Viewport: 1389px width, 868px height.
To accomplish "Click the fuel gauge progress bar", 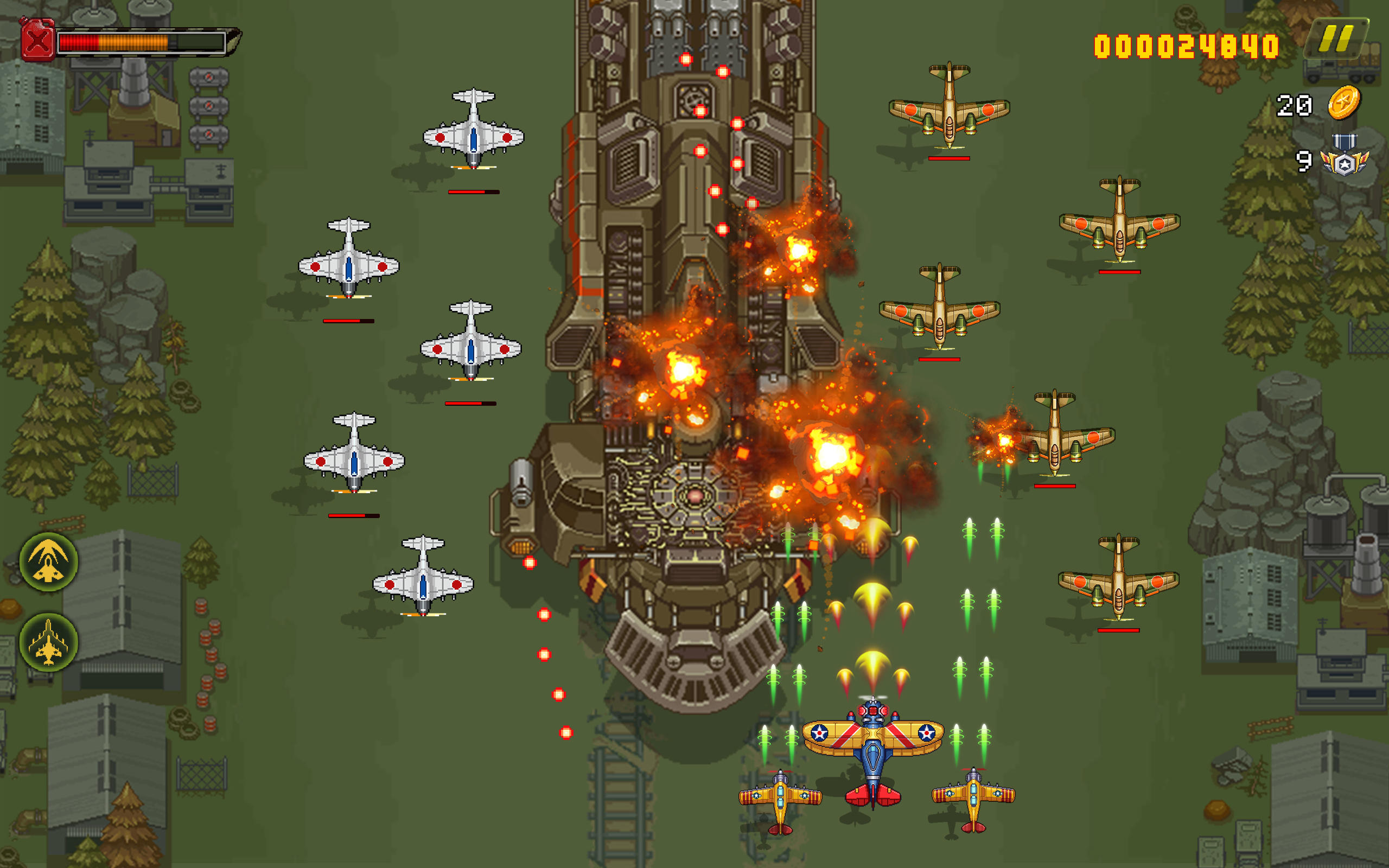I will click(x=141, y=43).
